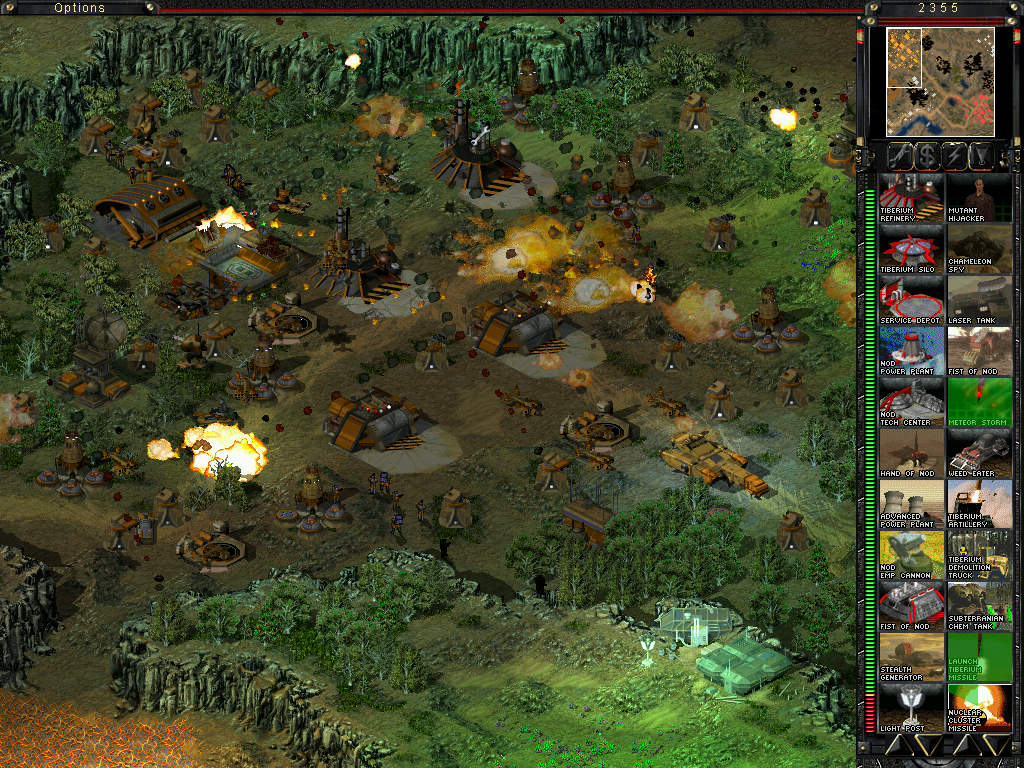The width and height of the screenshot is (1024, 768).
Task: Toggle the lightning bolt power button
Action: (x=955, y=155)
